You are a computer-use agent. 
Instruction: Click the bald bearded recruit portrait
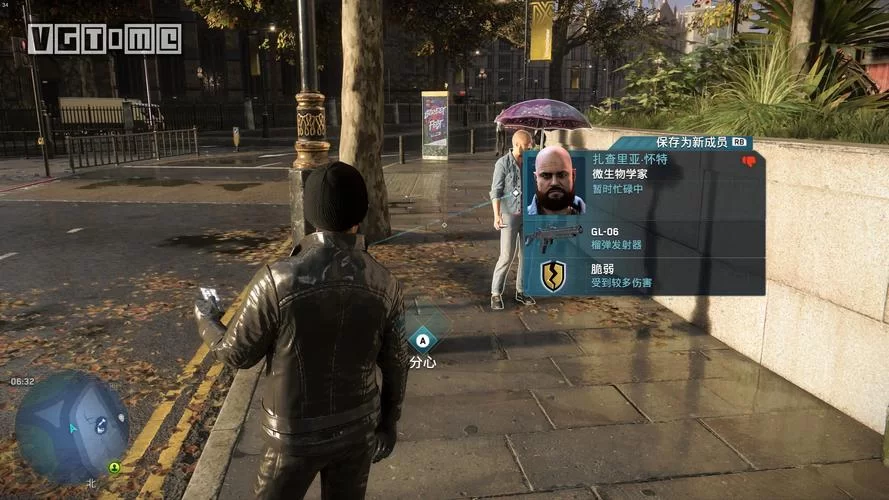coord(555,182)
